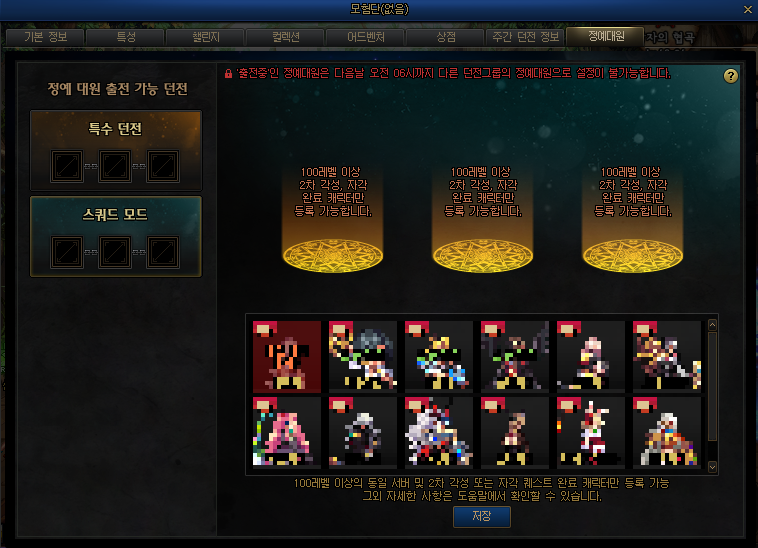Open the 특성 tab
Image resolution: width=758 pixels, height=548 pixels.
coord(126,37)
